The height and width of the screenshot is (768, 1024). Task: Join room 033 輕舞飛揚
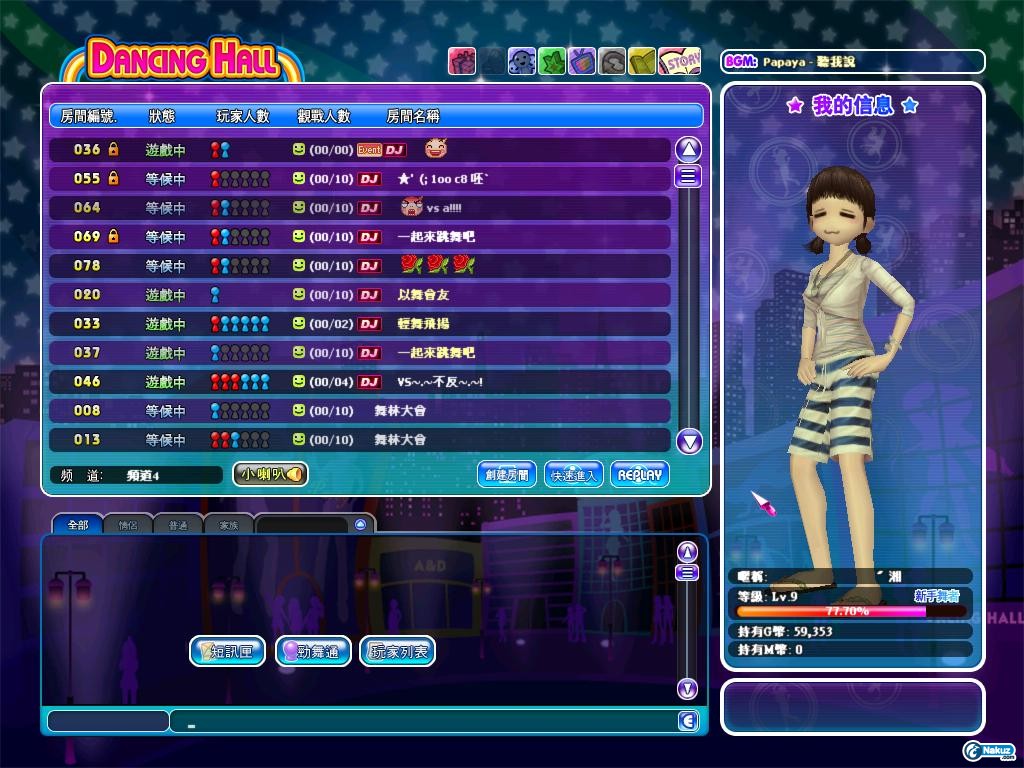(360, 324)
